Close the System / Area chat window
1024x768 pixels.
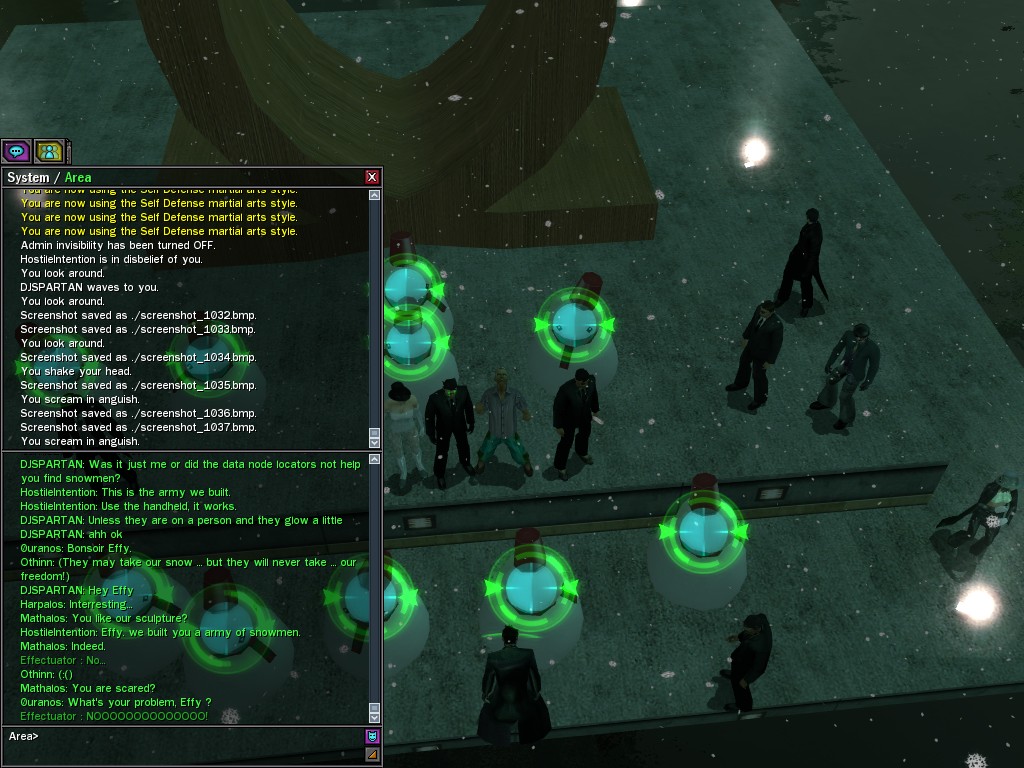pyautogui.click(x=372, y=177)
